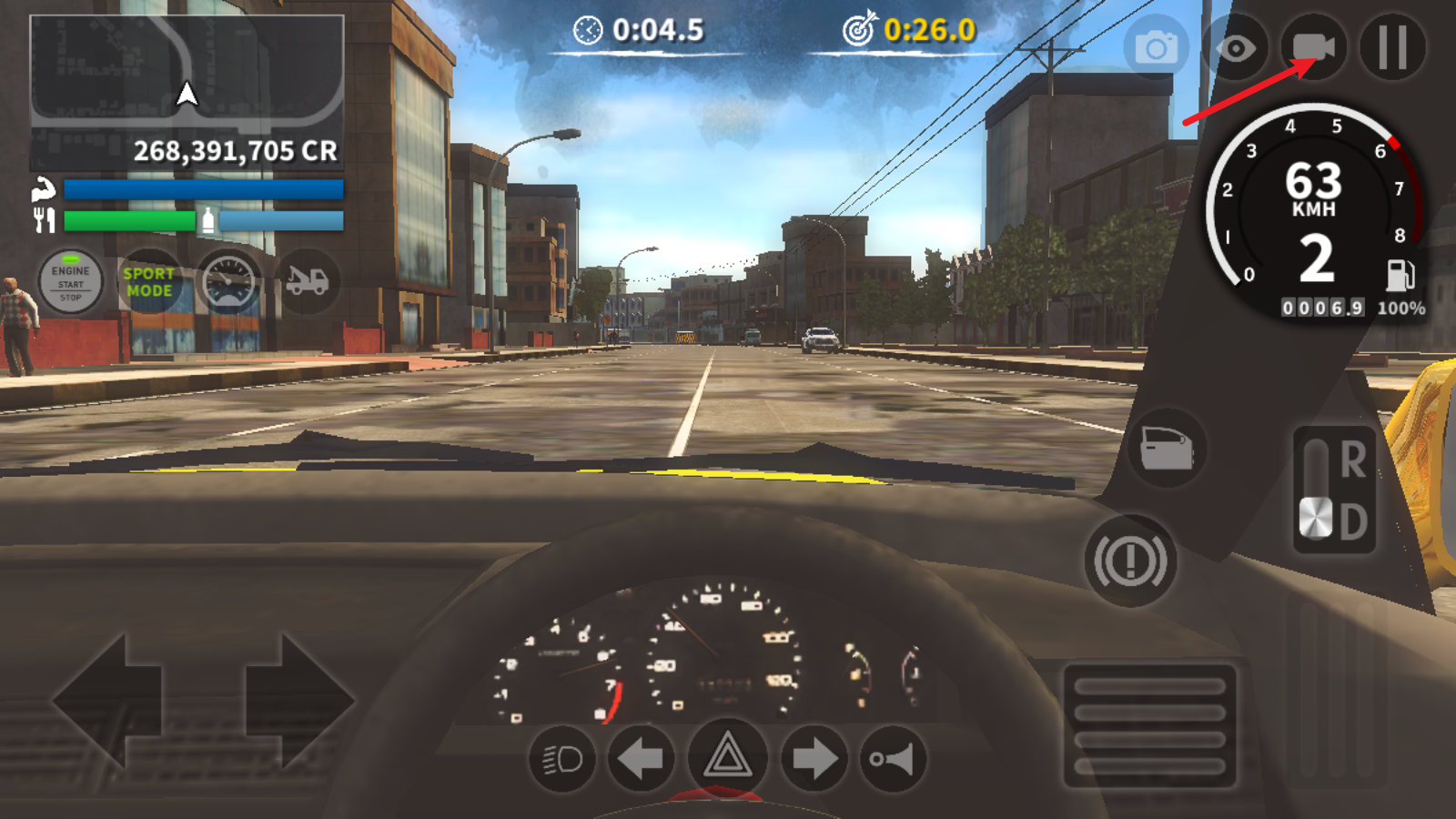The width and height of the screenshot is (1456, 819).
Task: Steer right with the big arrow
Action: click(298, 701)
